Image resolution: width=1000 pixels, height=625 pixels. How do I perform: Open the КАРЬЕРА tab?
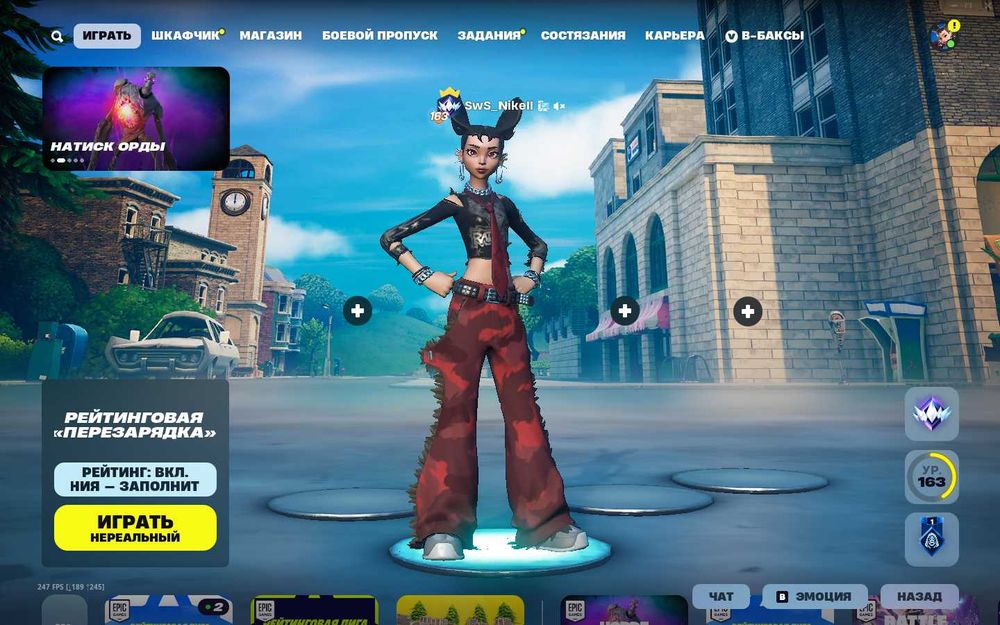(x=674, y=35)
